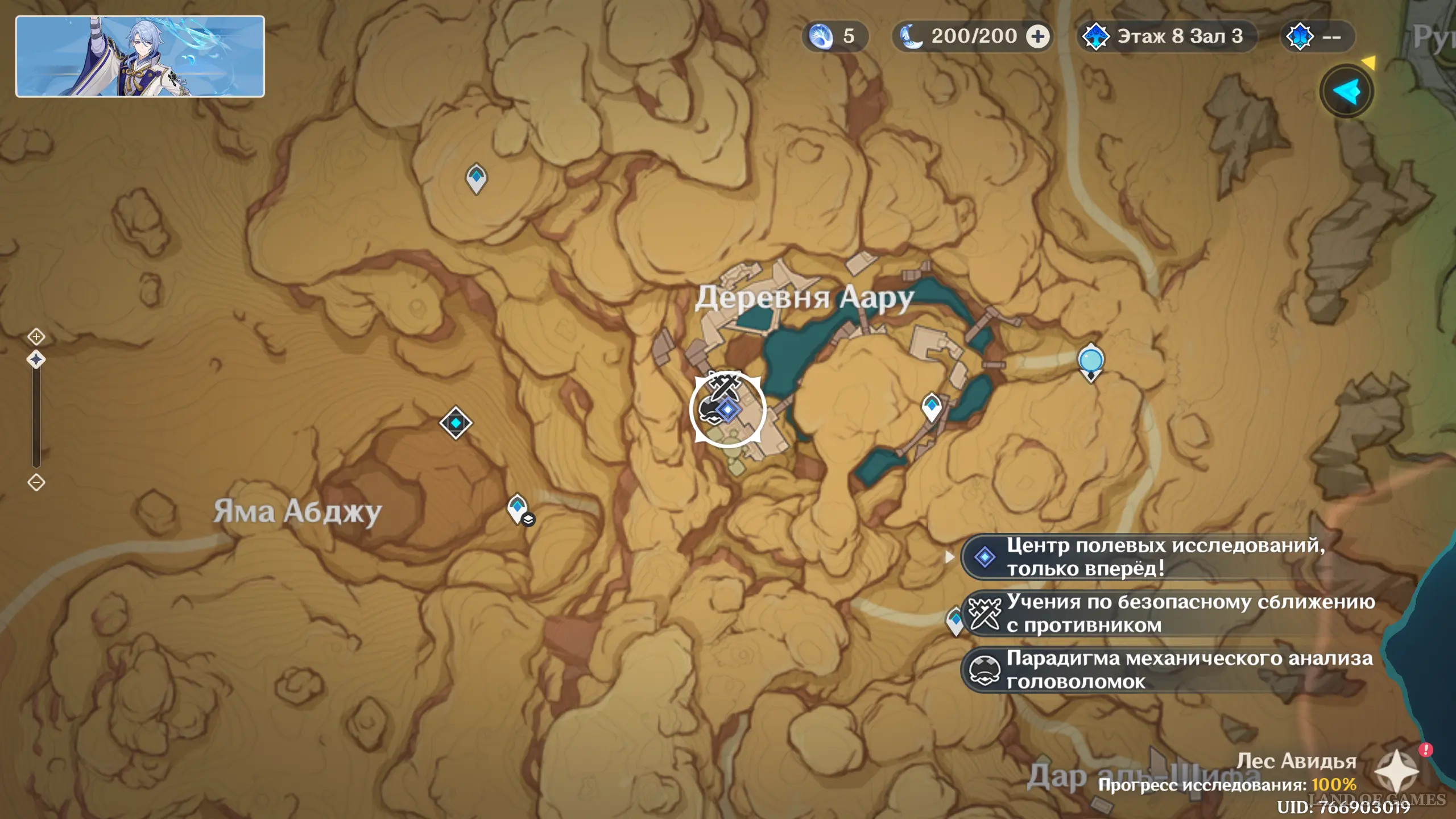Select the circled event marker in Aaru Village
1456x819 pixels.
pos(727,409)
